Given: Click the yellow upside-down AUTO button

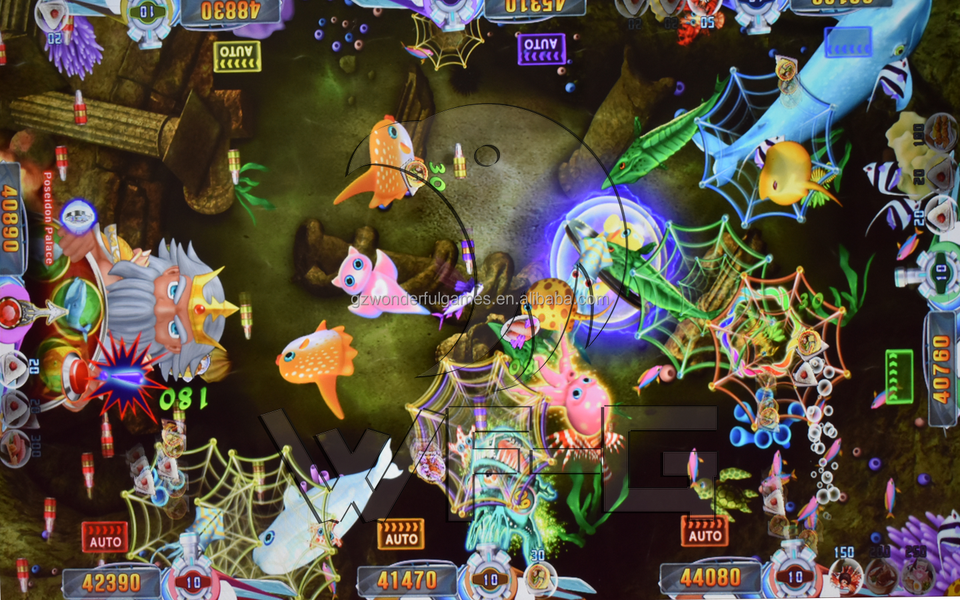Looking at the screenshot, I should tap(237, 54).
